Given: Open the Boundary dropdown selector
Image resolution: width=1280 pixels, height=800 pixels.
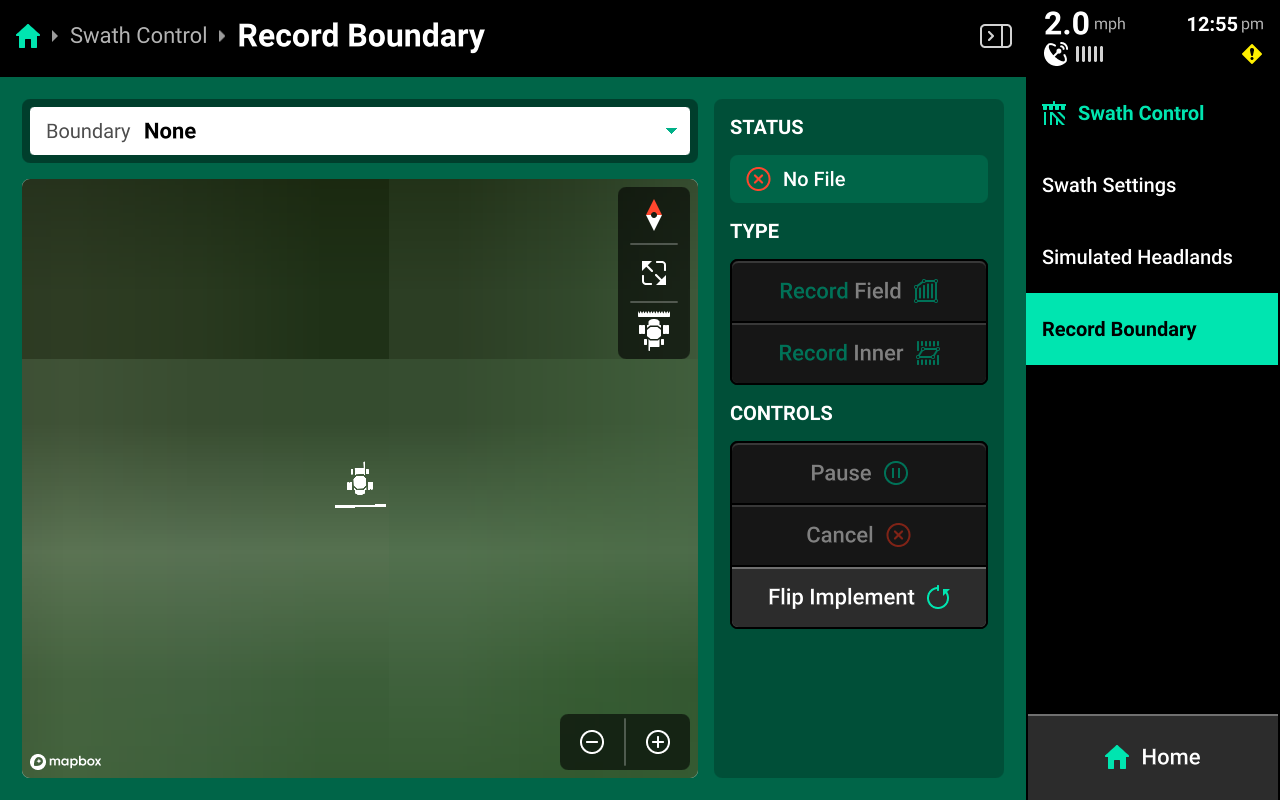Looking at the screenshot, I should (360, 131).
